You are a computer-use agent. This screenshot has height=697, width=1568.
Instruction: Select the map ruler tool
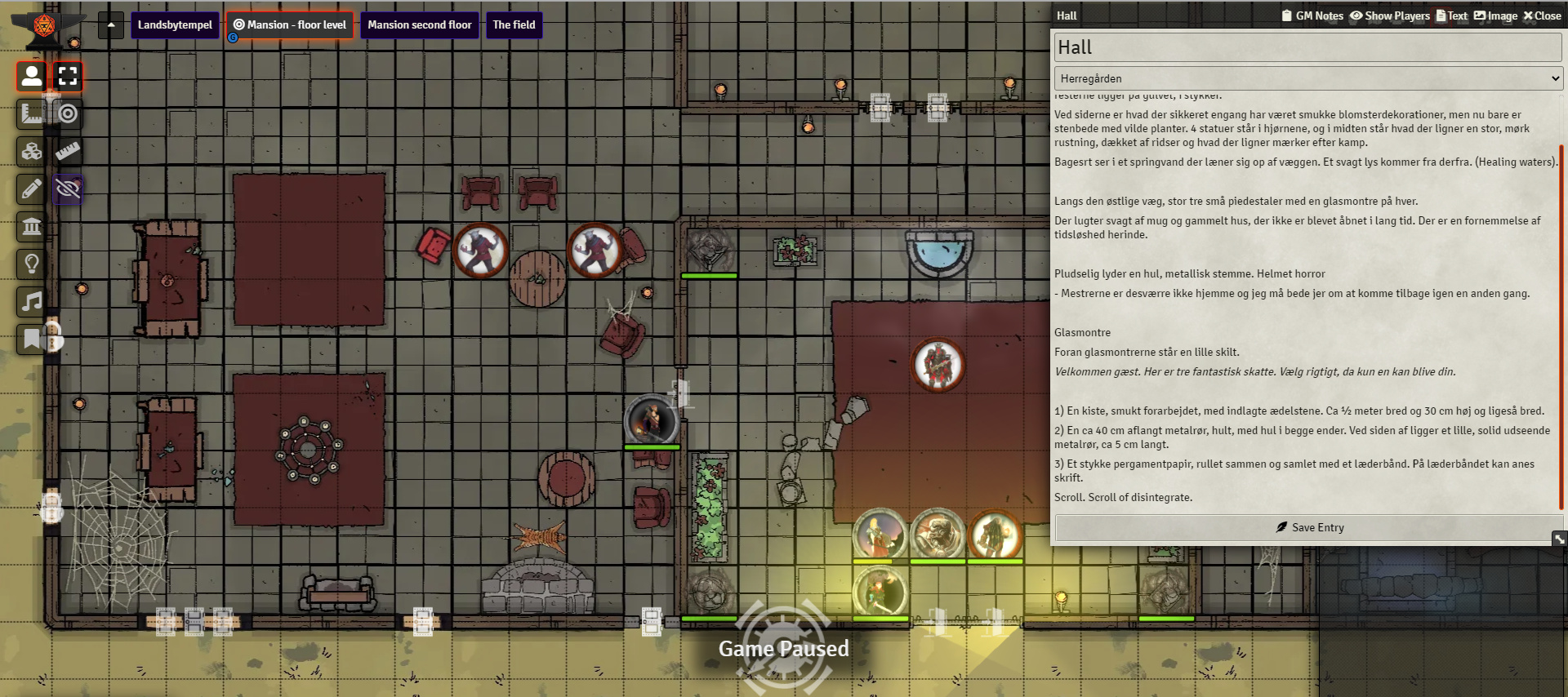point(32,113)
